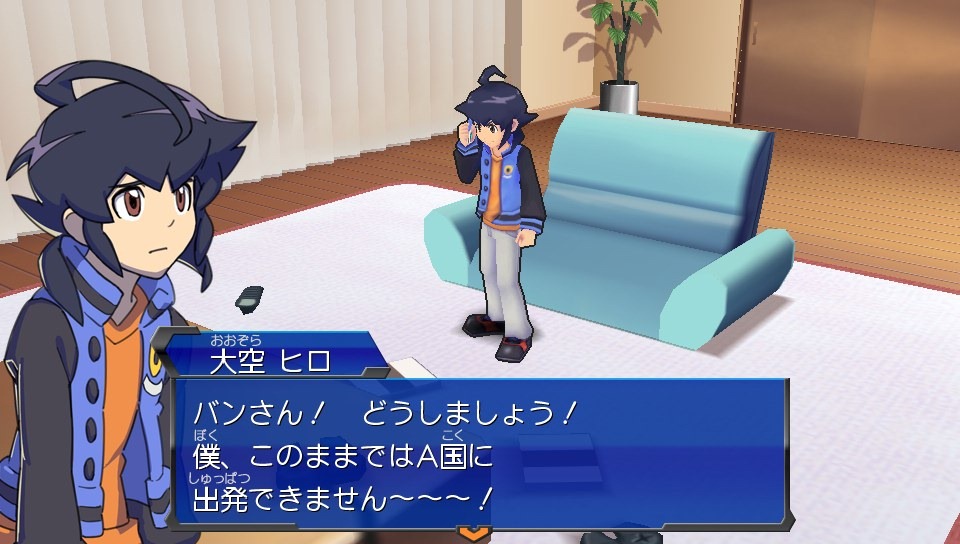Click the blue dialogue text box

(480, 450)
